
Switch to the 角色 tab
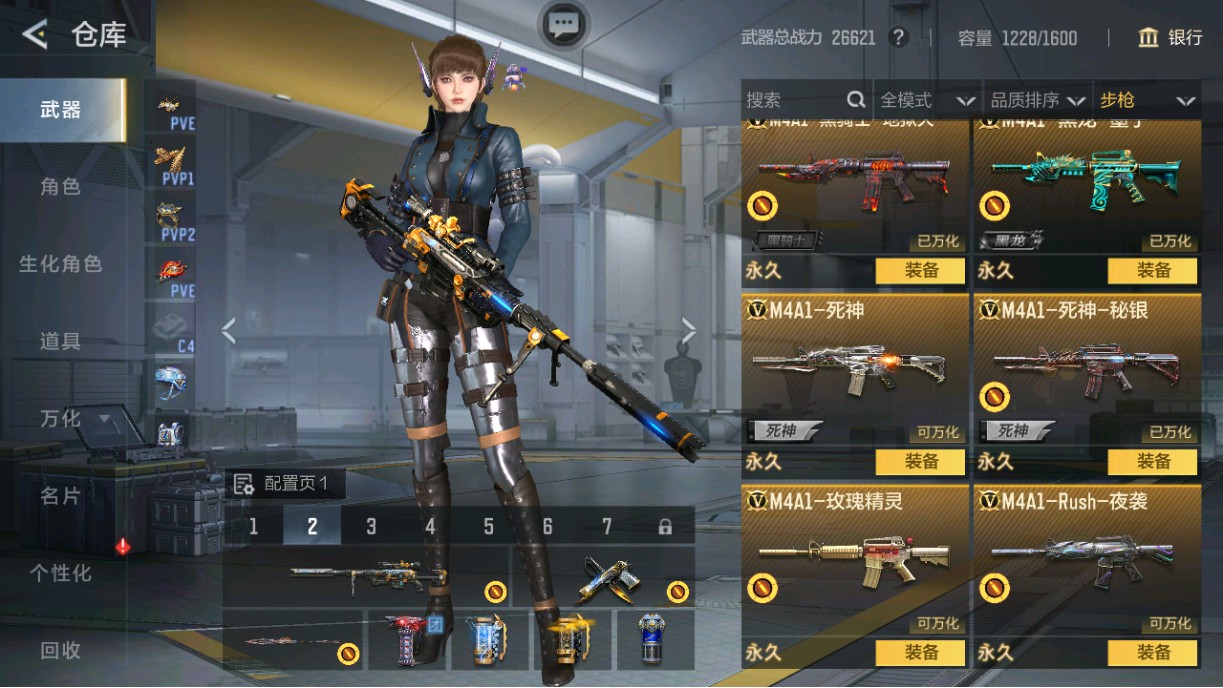60,187
